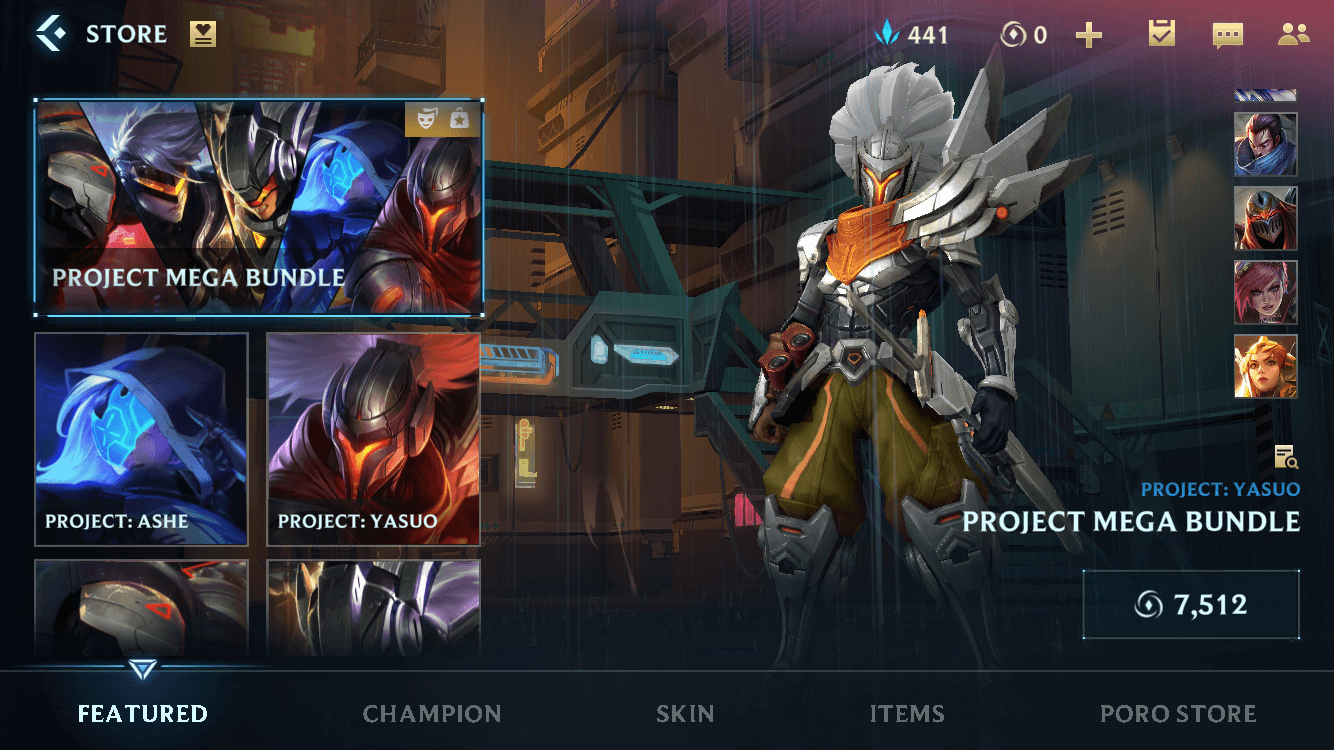Image resolution: width=1334 pixels, height=750 pixels.
Task: View bundle contents via the magnifier list icon
Action: click(x=1284, y=456)
